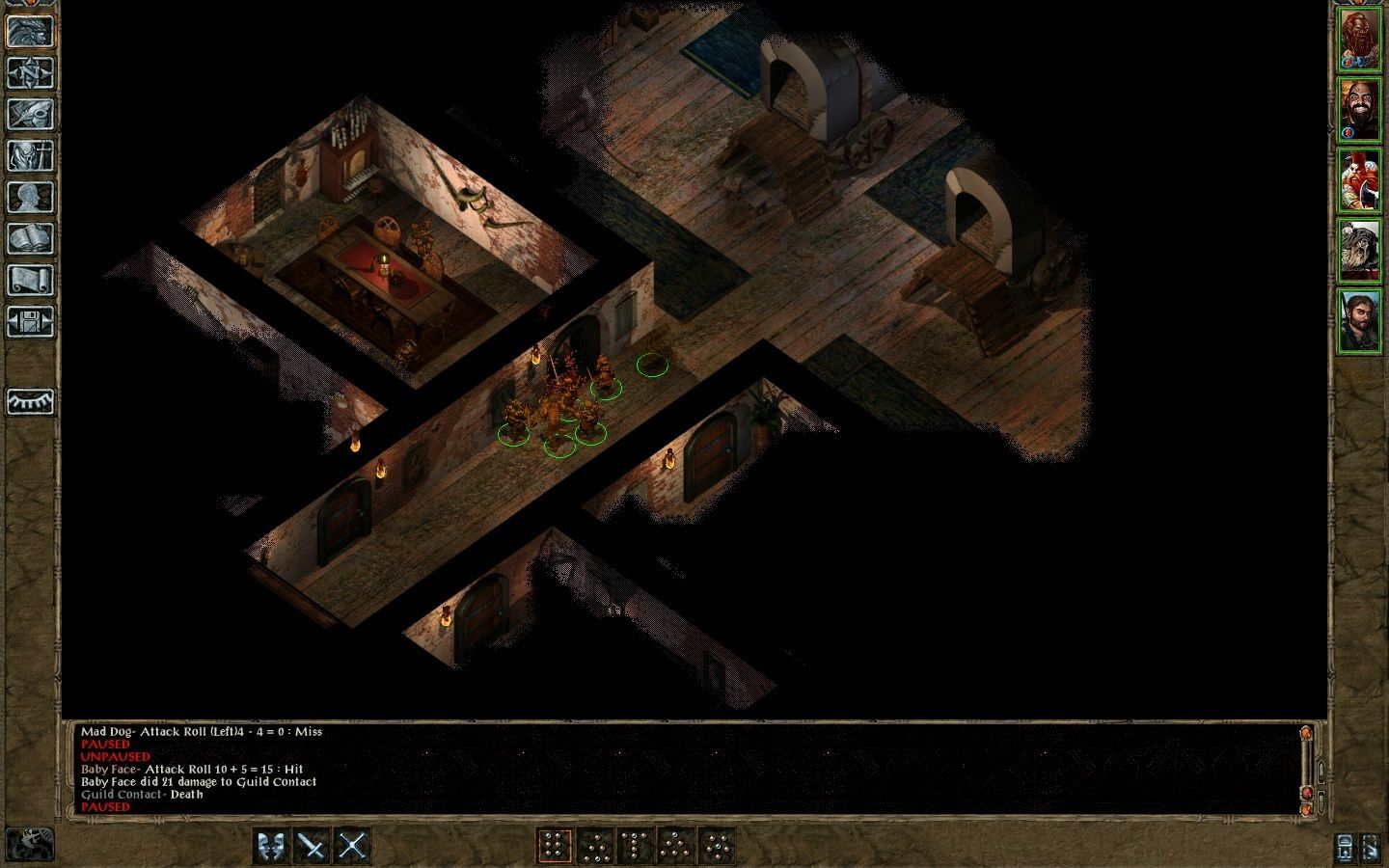This screenshot has height=868, width=1389.
Task: Click the crossed-swords action icon
Action: 353,845
